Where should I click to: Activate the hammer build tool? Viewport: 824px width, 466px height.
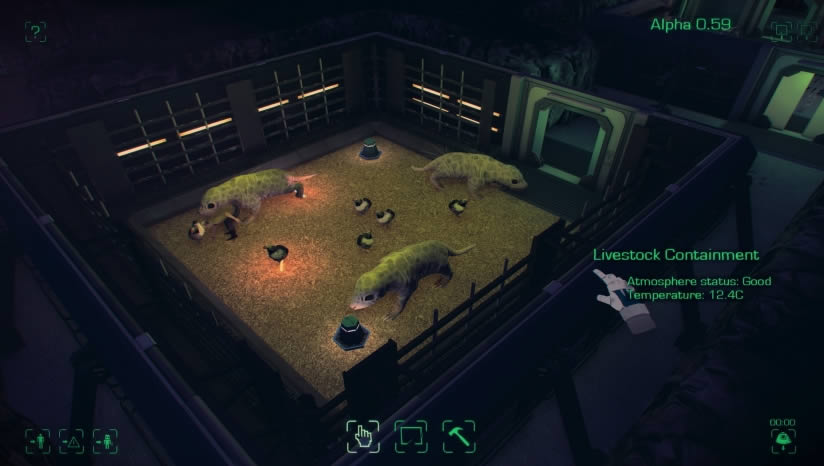click(x=458, y=435)
